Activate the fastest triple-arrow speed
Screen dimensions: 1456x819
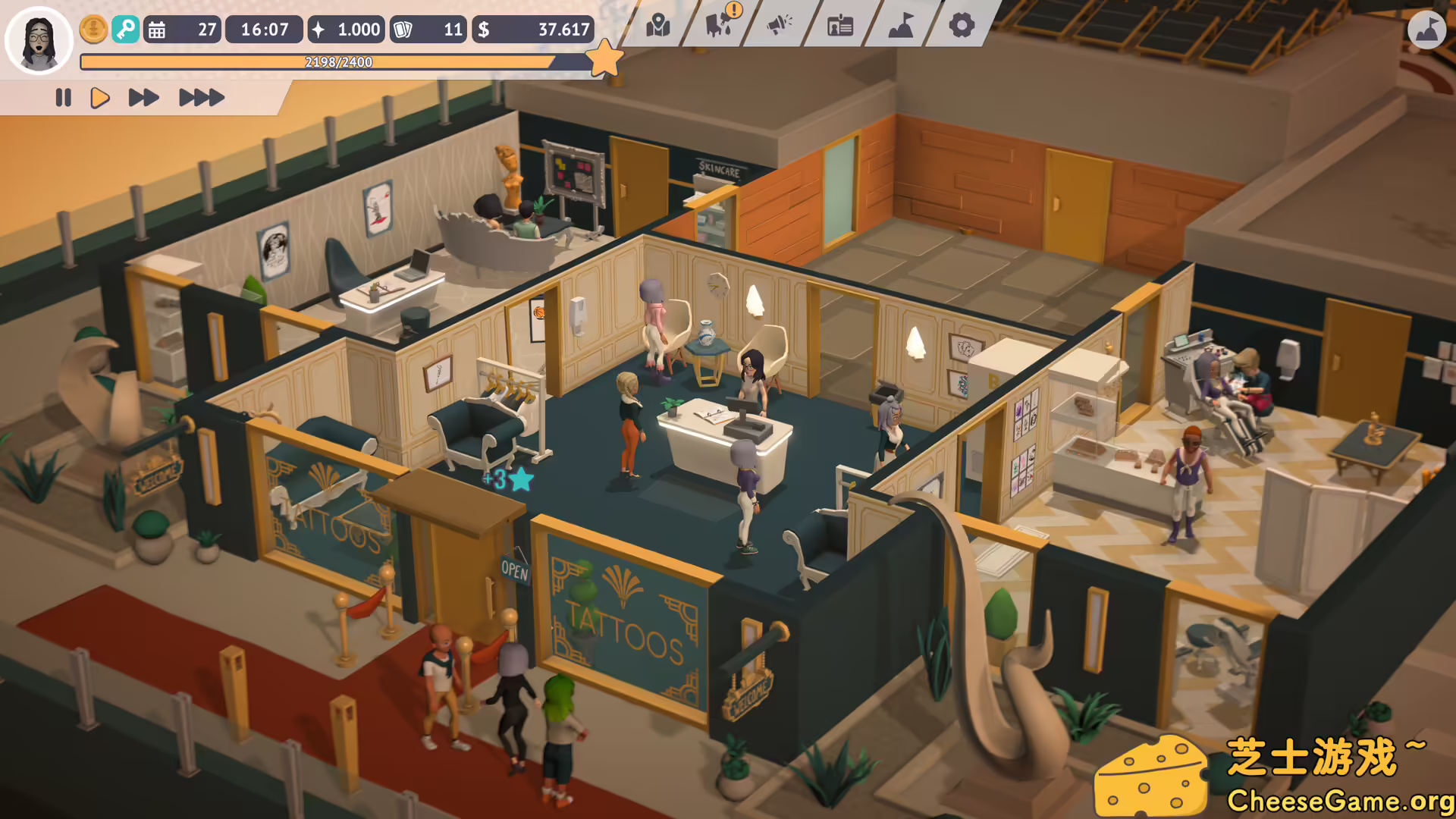(199, 97)
